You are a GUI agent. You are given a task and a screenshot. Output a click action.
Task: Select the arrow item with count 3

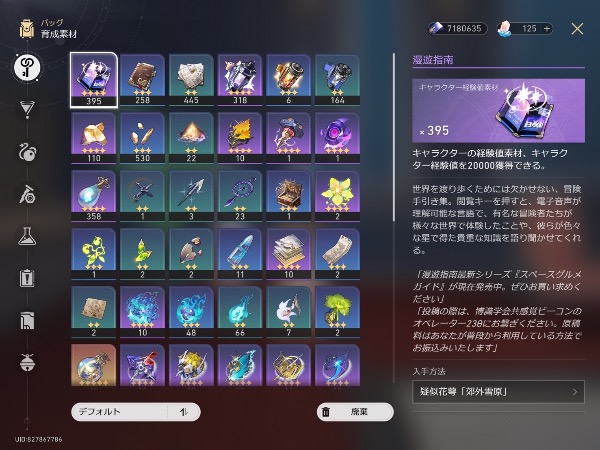click(x=192, y=196)
